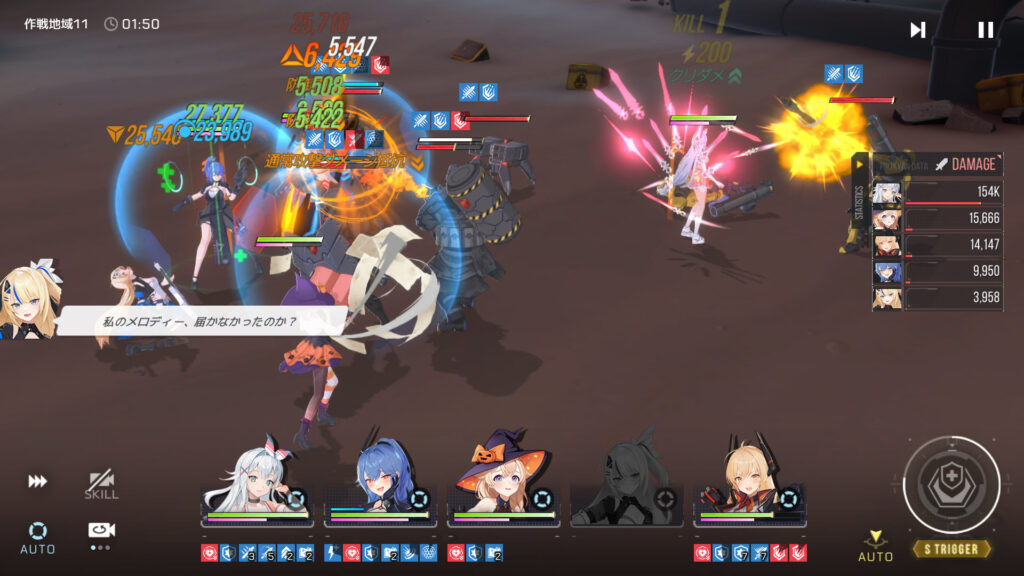Select the 3,958 damage row in statistics

point(937,298)
